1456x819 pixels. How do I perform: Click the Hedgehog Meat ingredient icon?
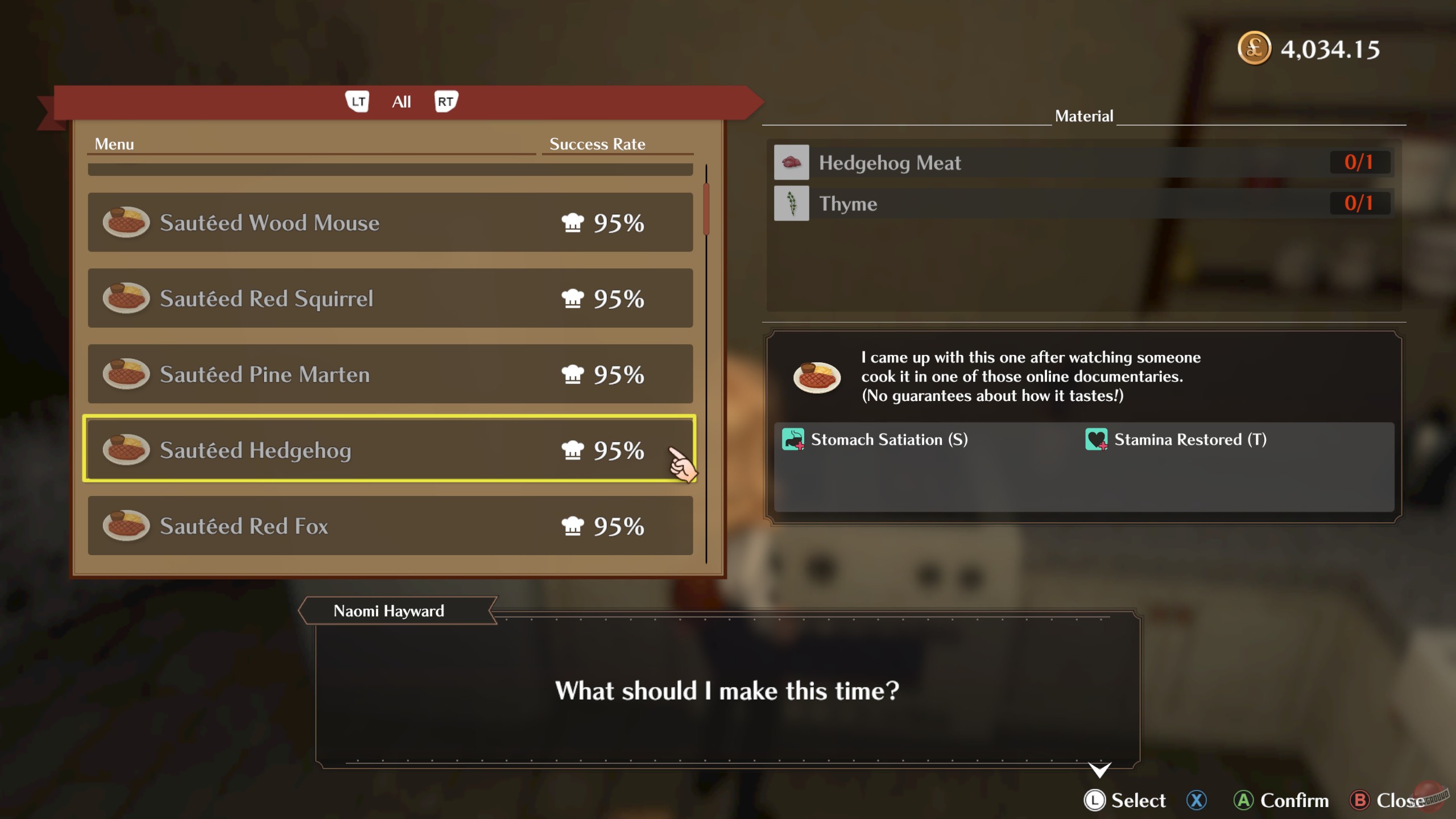792,162
